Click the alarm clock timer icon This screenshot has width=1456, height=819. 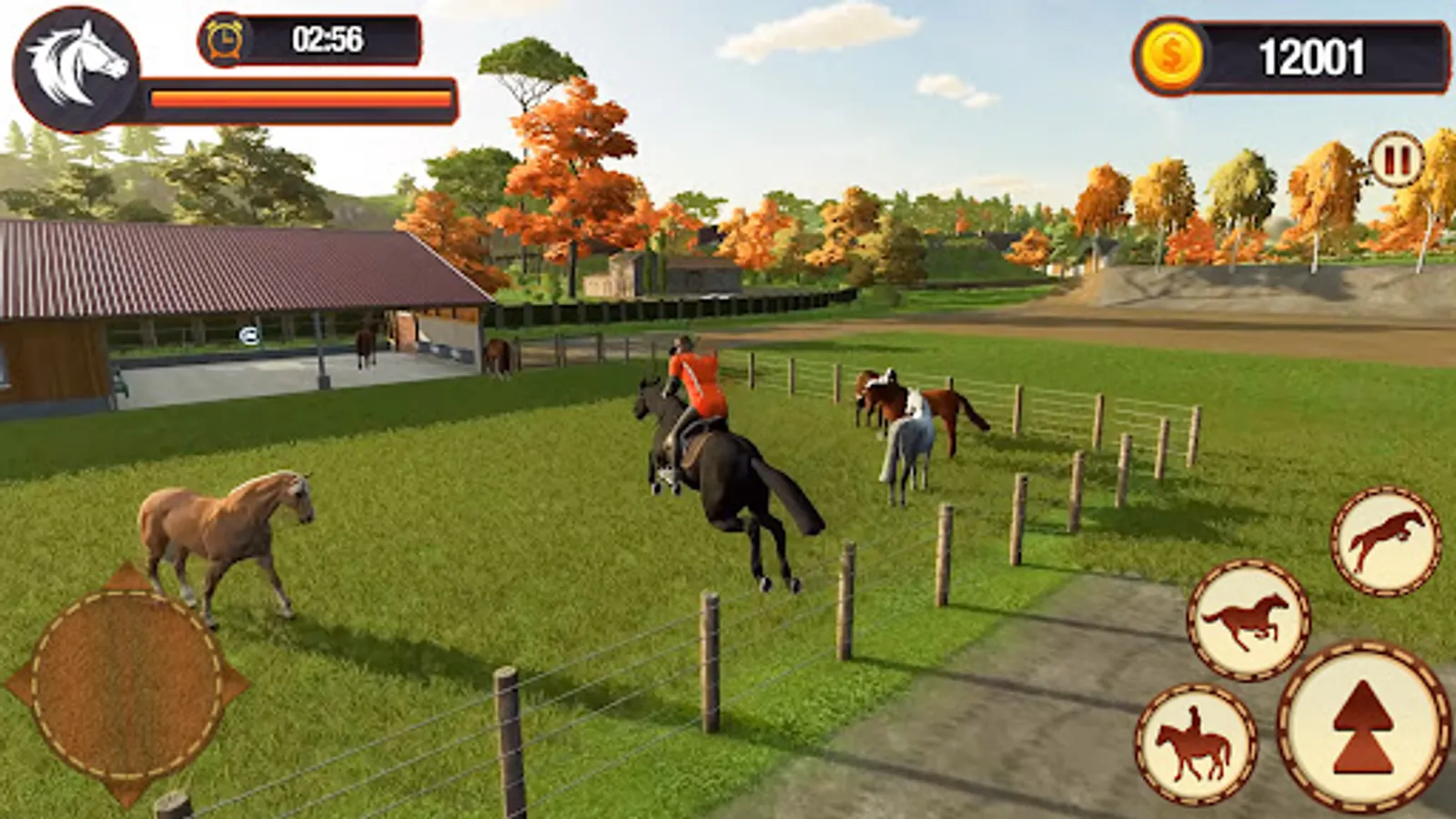225,37
